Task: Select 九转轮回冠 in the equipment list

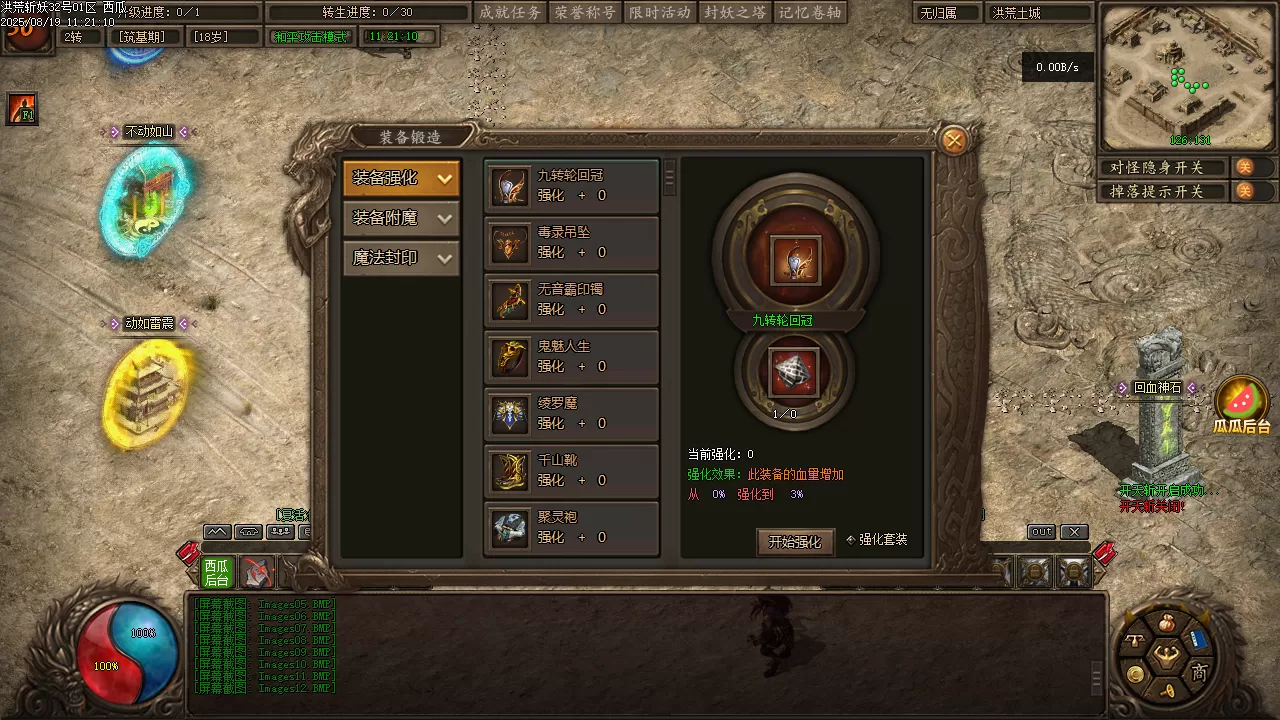Action: (x=571, y=186)
